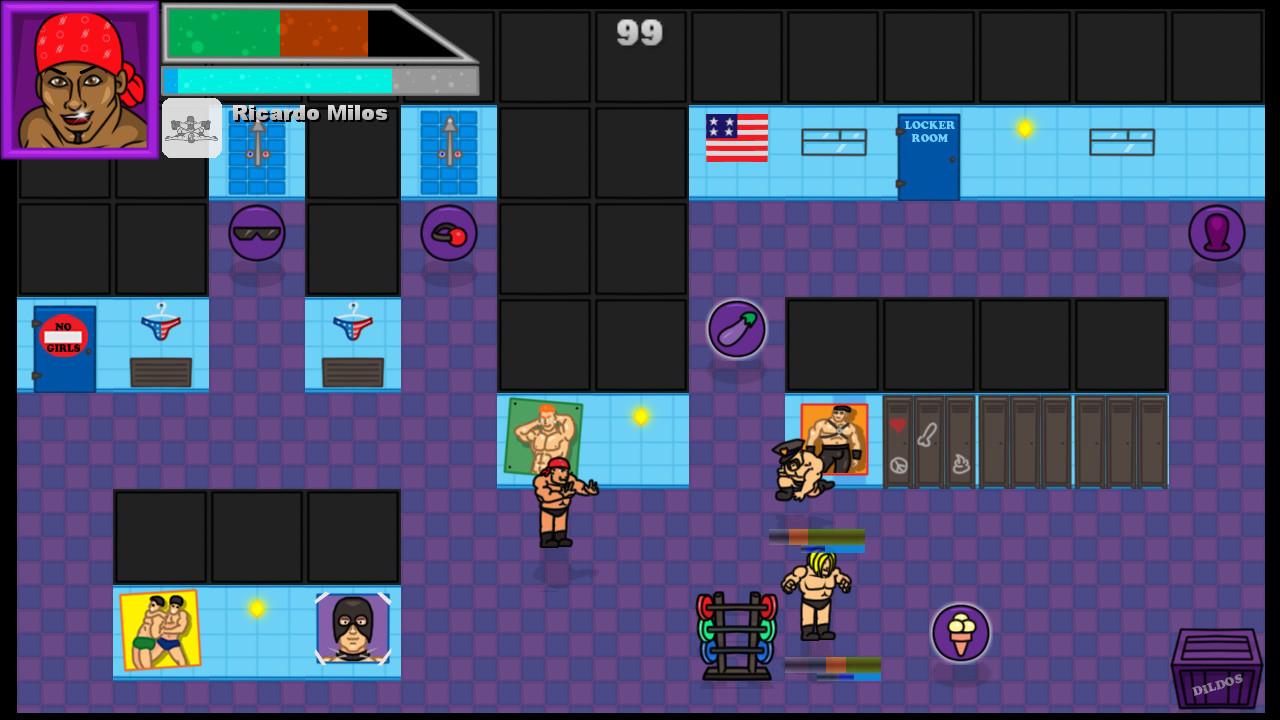Select the weapon icon beside Ricardo Milos name
Viewport: 1280px width, 720px height.
coord(192,127)
